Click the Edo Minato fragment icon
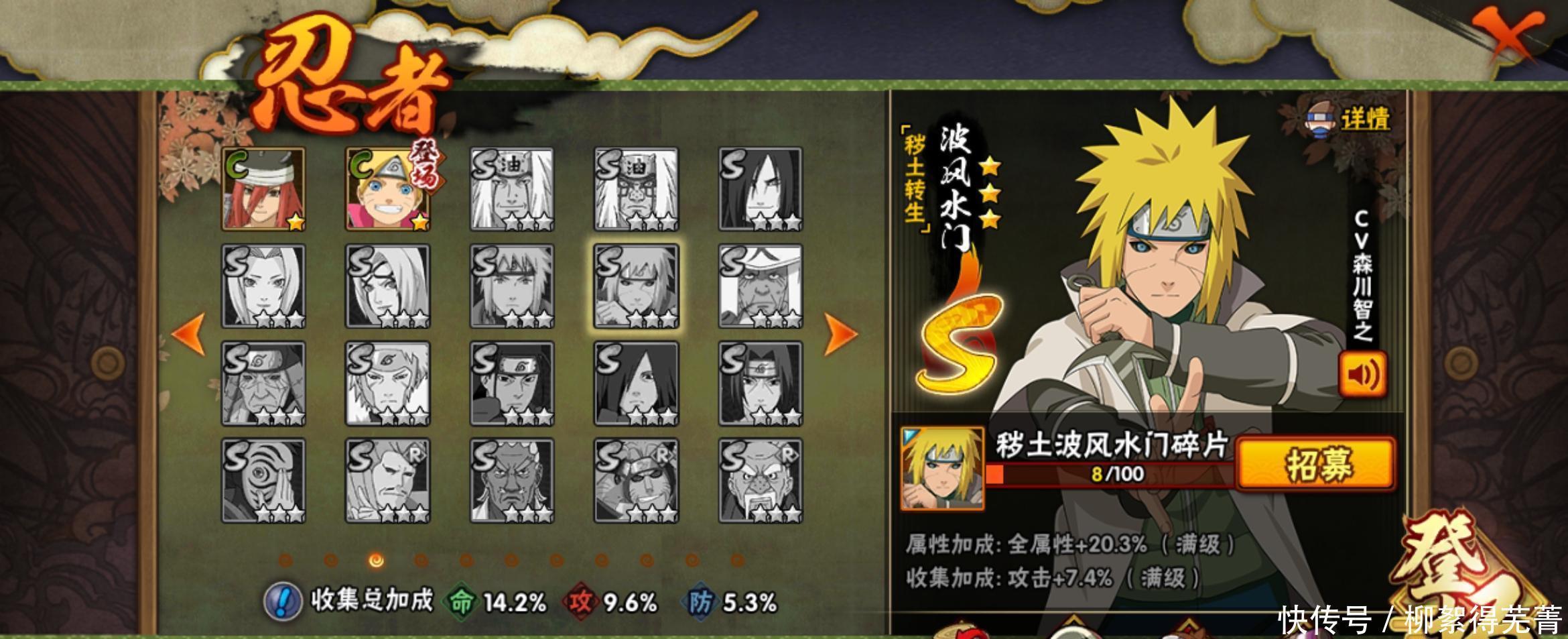Screen dimensions: 1568x639 pos(941,469)
